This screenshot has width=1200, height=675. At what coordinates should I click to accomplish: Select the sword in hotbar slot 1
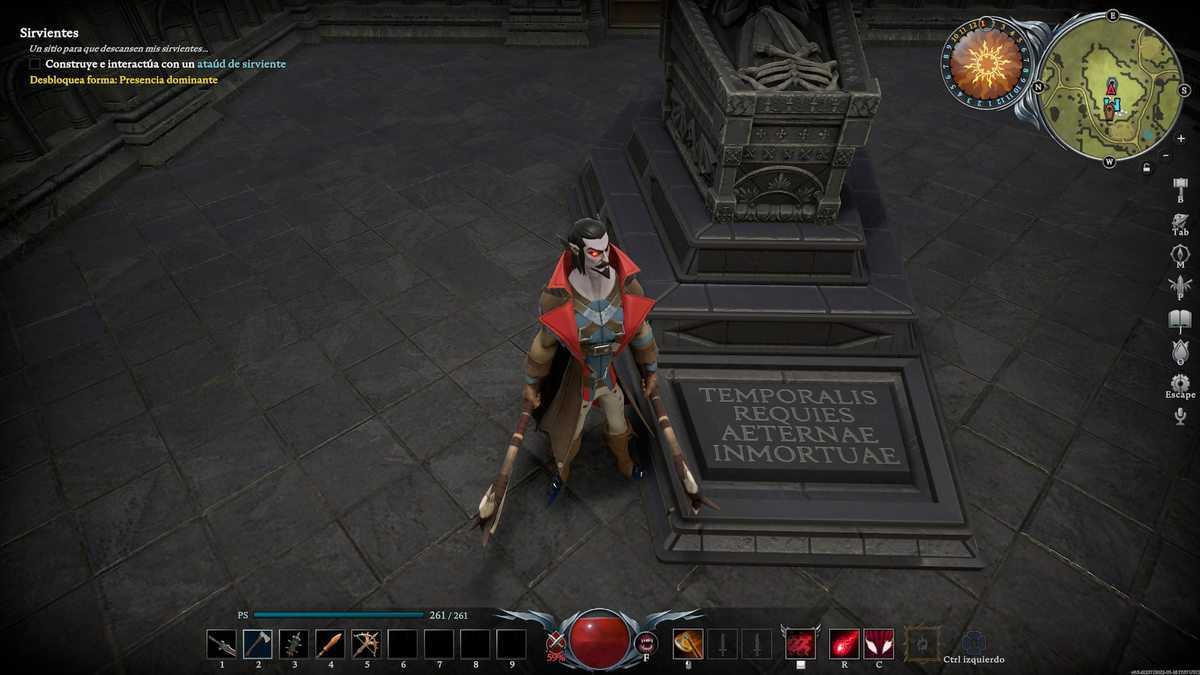pyautogui.click(x=221, y=643)
